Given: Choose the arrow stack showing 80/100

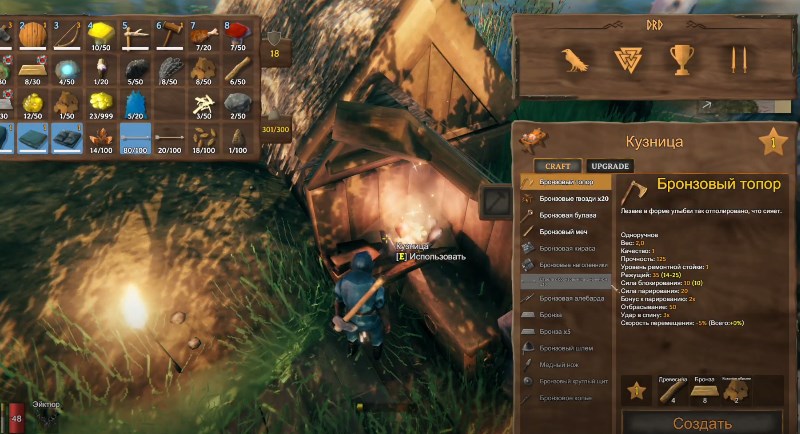Looking at the screenshot, I should 135,137.
